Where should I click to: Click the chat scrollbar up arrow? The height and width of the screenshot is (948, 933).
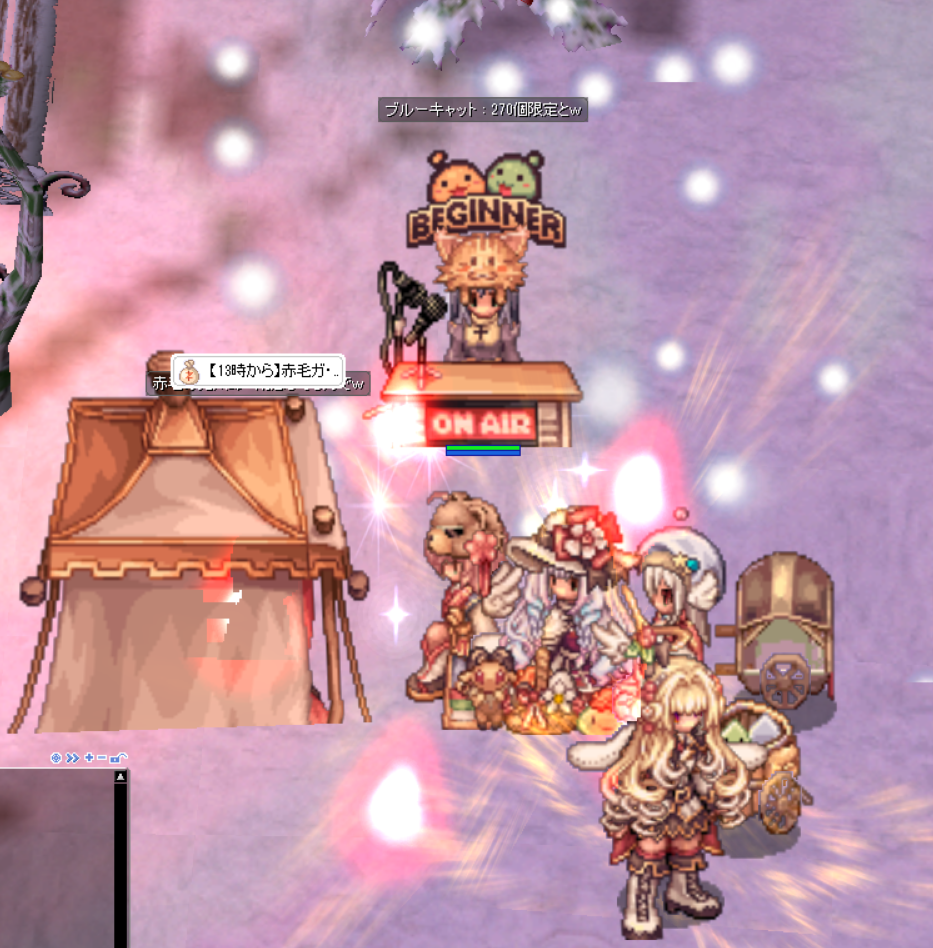click(121, 776)
